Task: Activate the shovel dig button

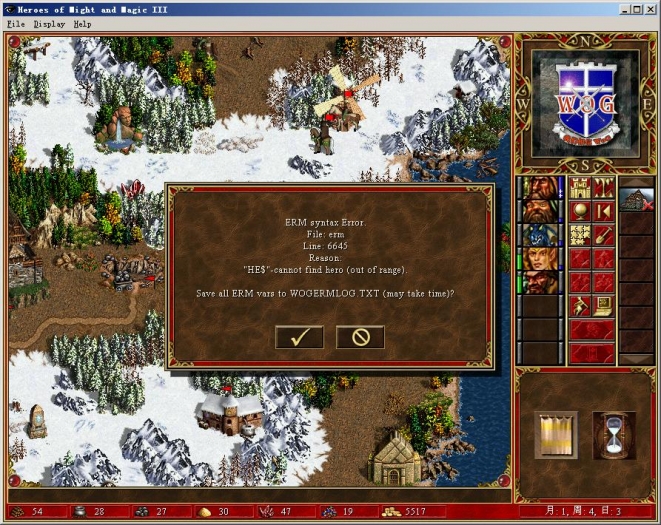Action: [603, 235]
